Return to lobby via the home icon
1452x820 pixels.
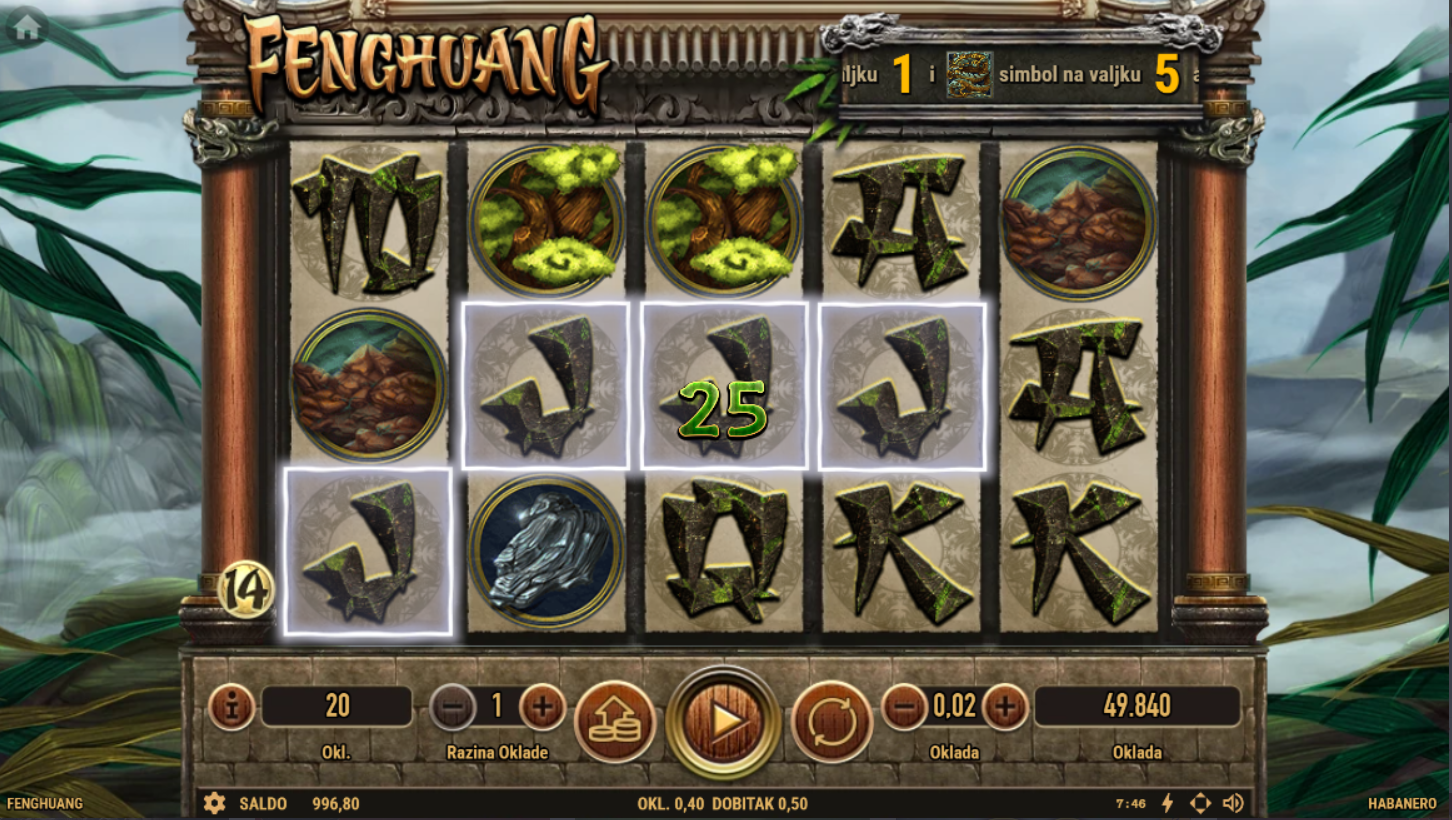[x=27, y=28]
